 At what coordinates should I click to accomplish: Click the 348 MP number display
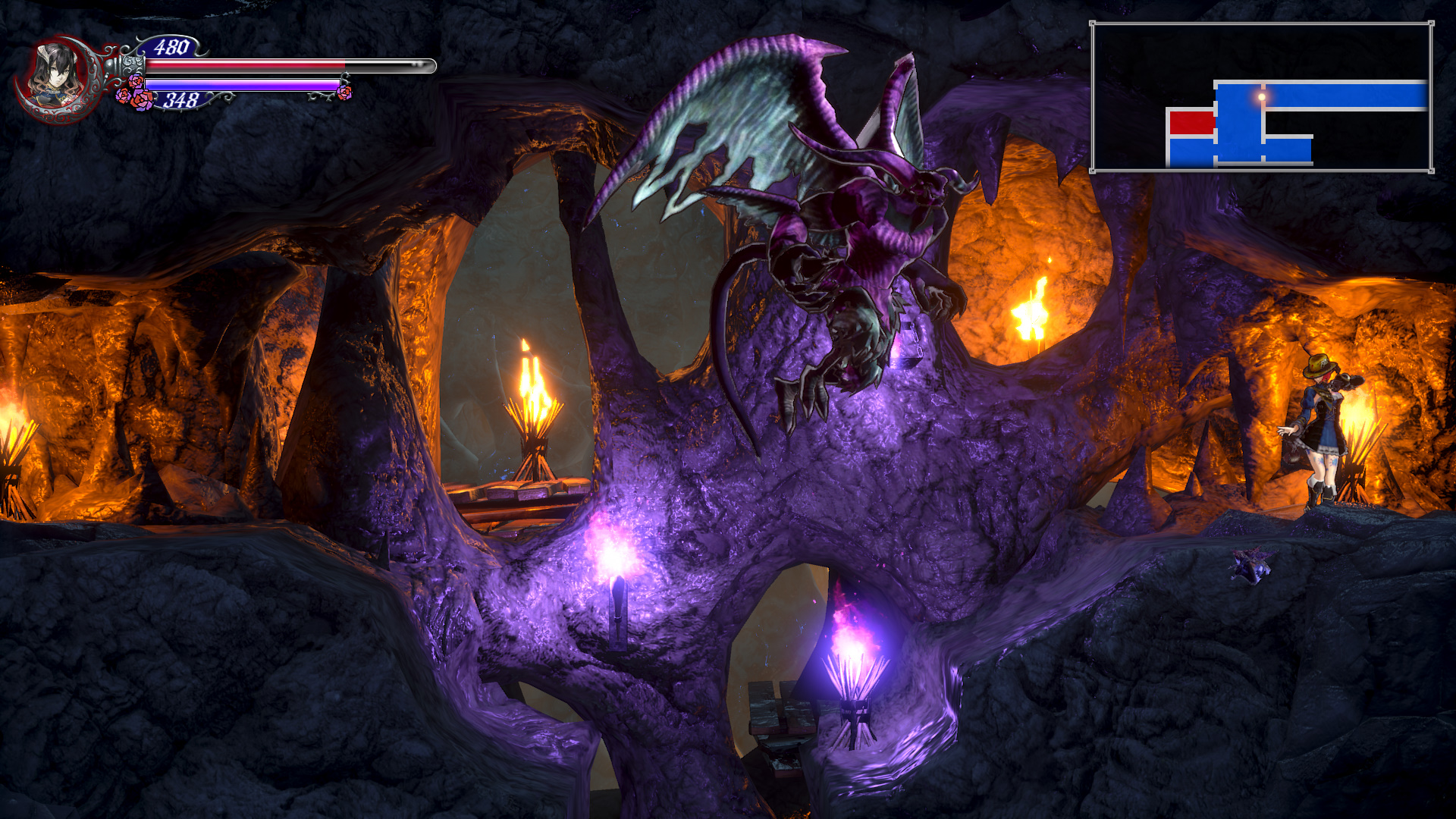click(x=182, y=99)
